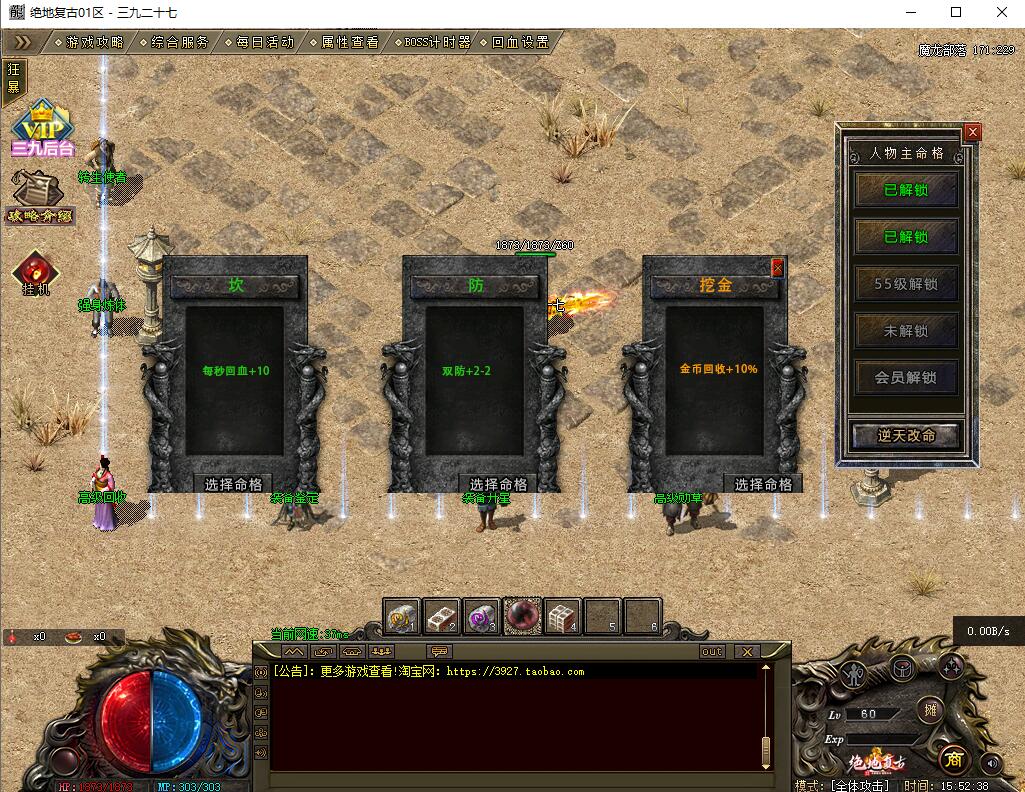Screen dimensions: 1025x792
Task: Open the 游戏攻略 menu
Action: pos(95,43)
